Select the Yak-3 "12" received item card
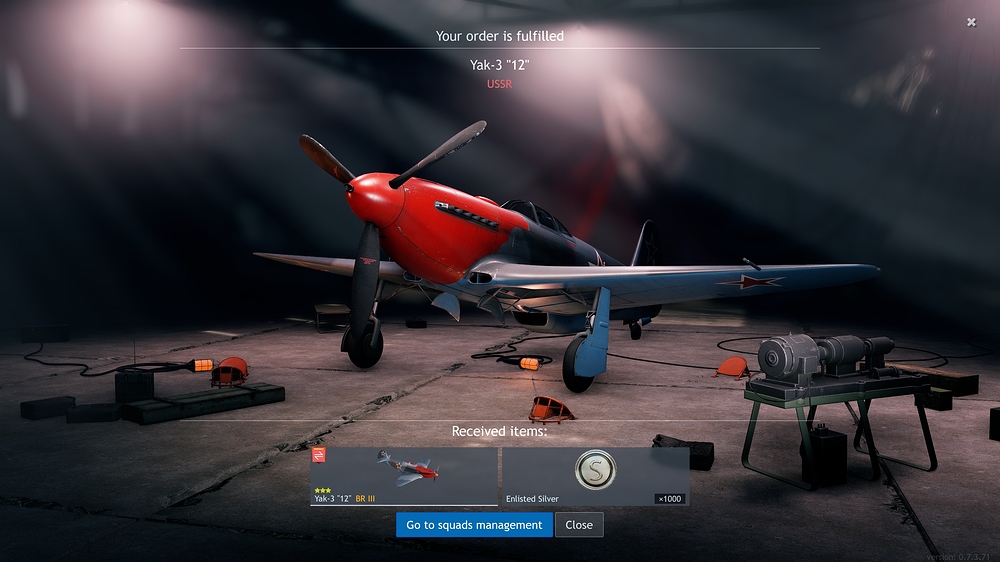This screenshot has width=1000, height=562. (x=404, y=476)
